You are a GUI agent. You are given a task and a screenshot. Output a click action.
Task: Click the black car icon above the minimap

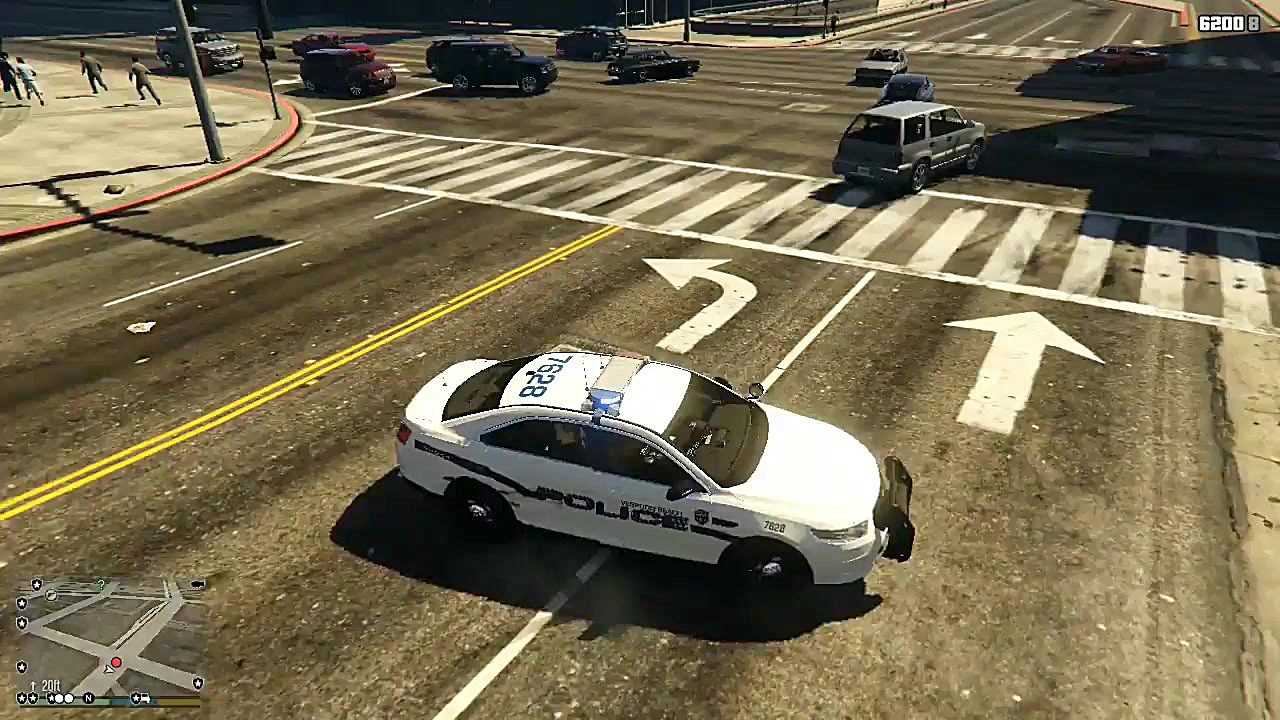(198, 583)
